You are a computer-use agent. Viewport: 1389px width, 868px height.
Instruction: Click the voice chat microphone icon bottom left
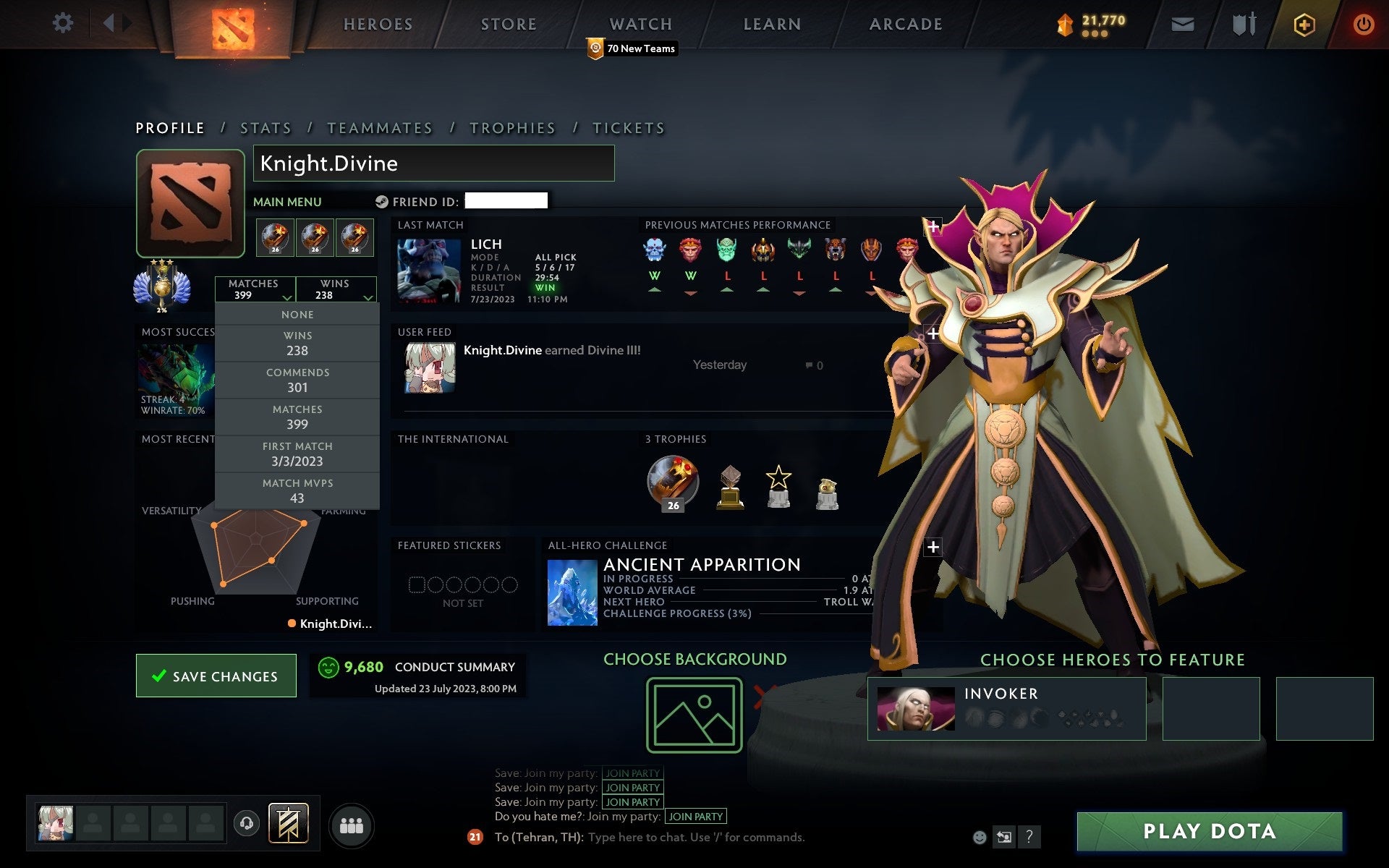coord(247,823)
